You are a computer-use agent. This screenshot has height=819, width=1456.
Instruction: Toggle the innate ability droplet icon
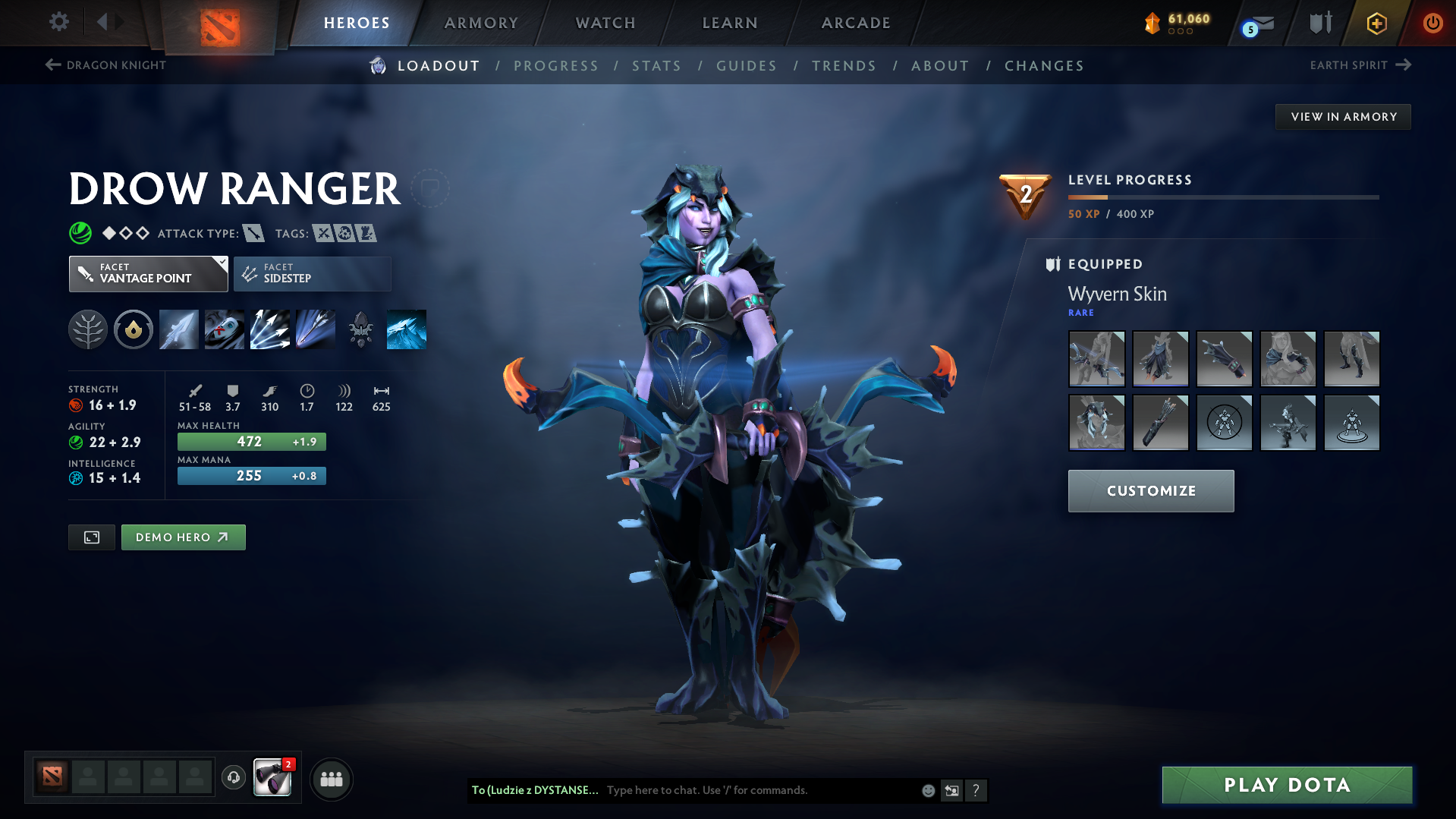click(133, 329)
